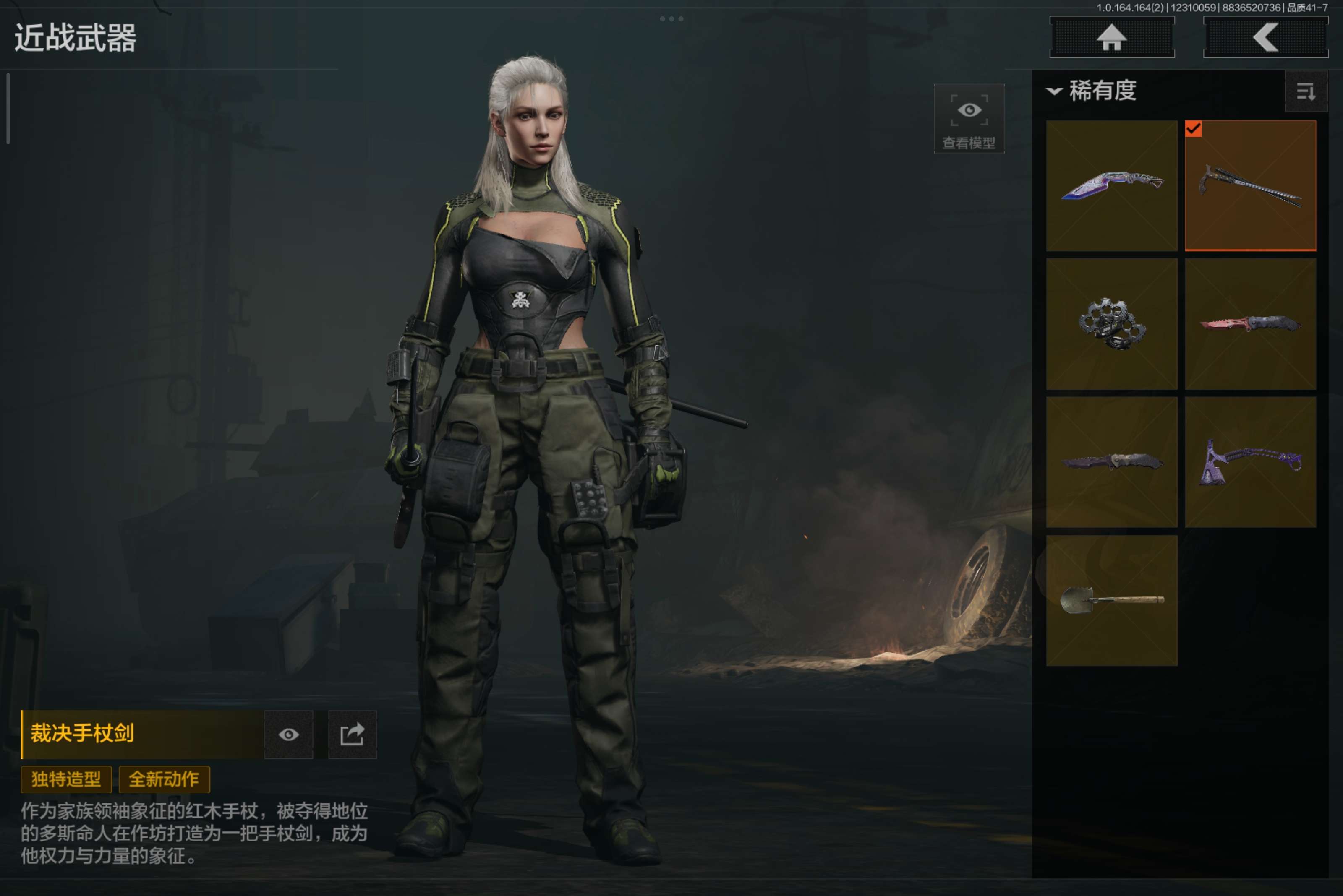
Task: Preview weapon with the eye icon beside 裁决手杖剑
Action: 289,734
